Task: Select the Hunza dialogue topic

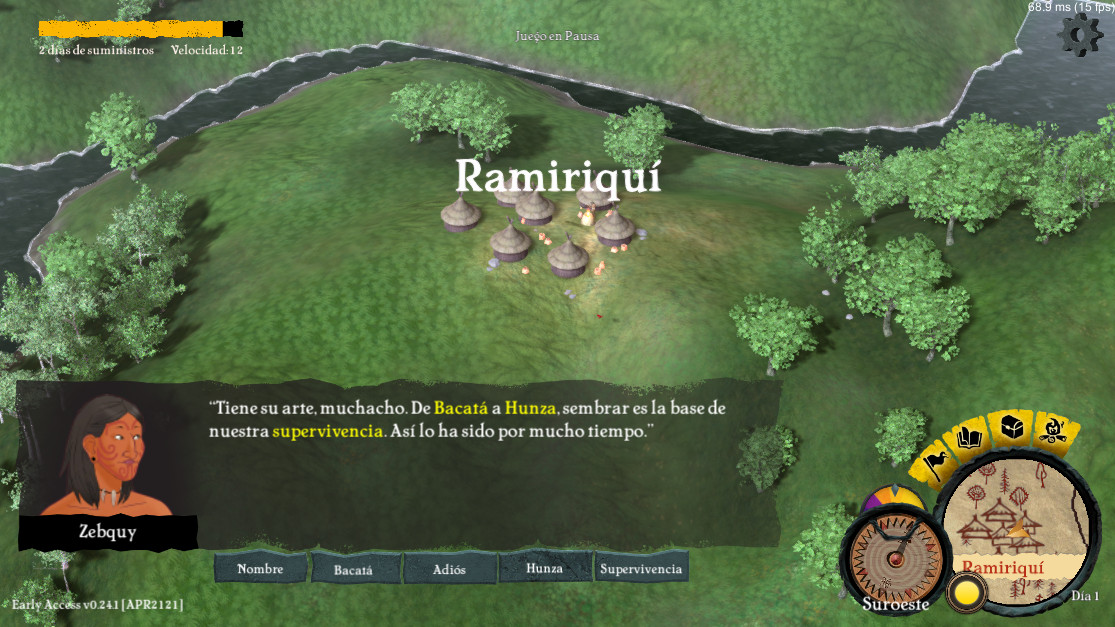Action: 545,568
